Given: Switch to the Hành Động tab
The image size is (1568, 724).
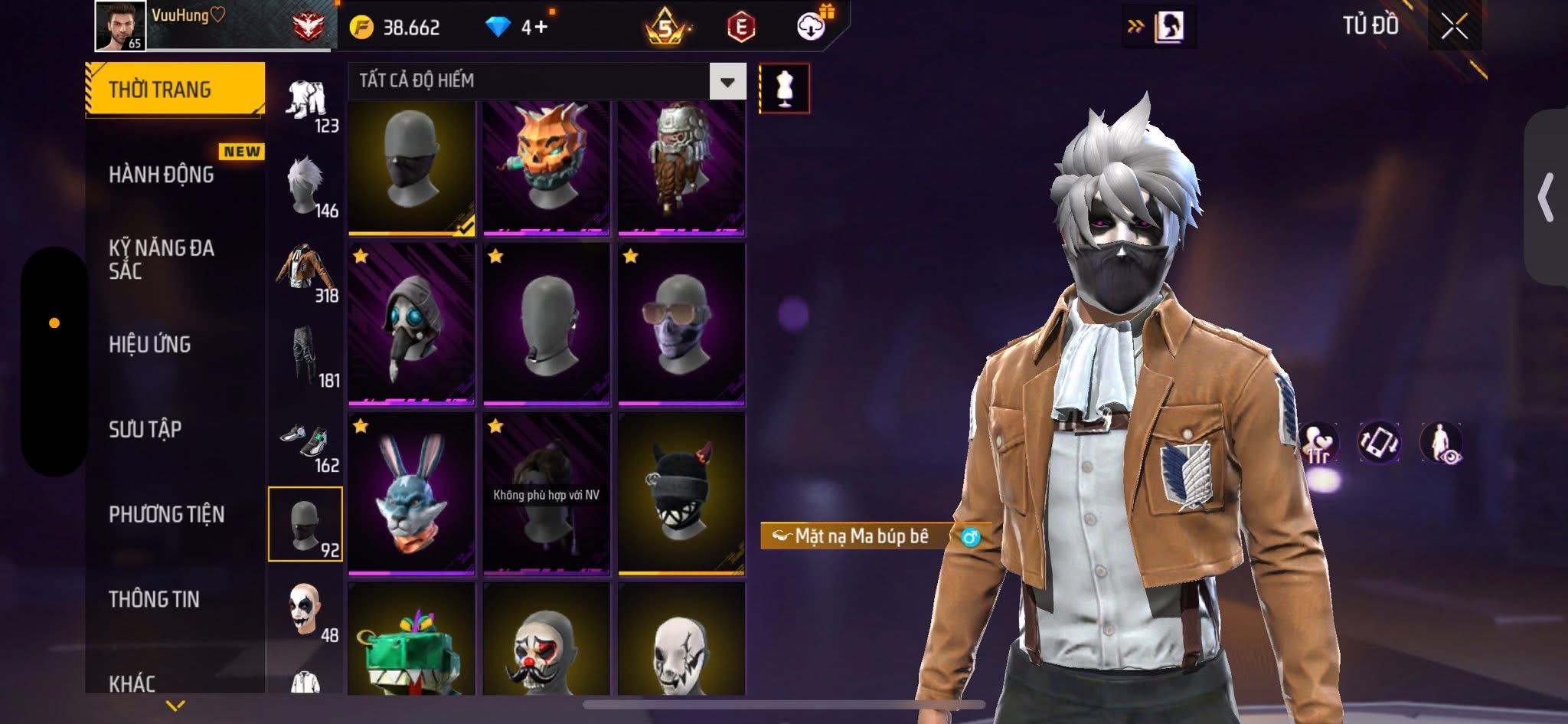Looking at the screenshot, I should point(162,174).
